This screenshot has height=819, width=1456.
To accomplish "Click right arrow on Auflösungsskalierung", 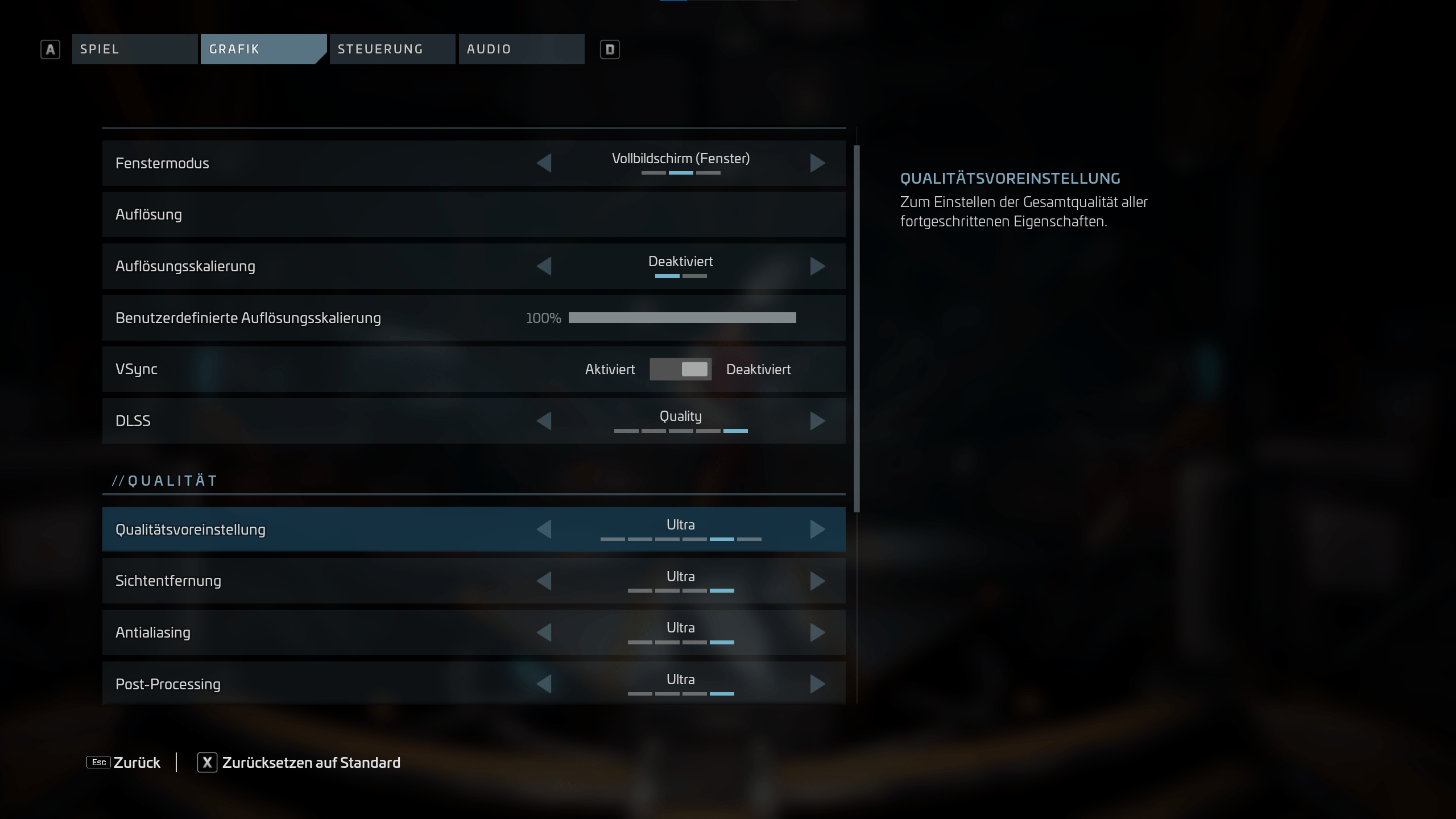I will click(x=817, y=266).
